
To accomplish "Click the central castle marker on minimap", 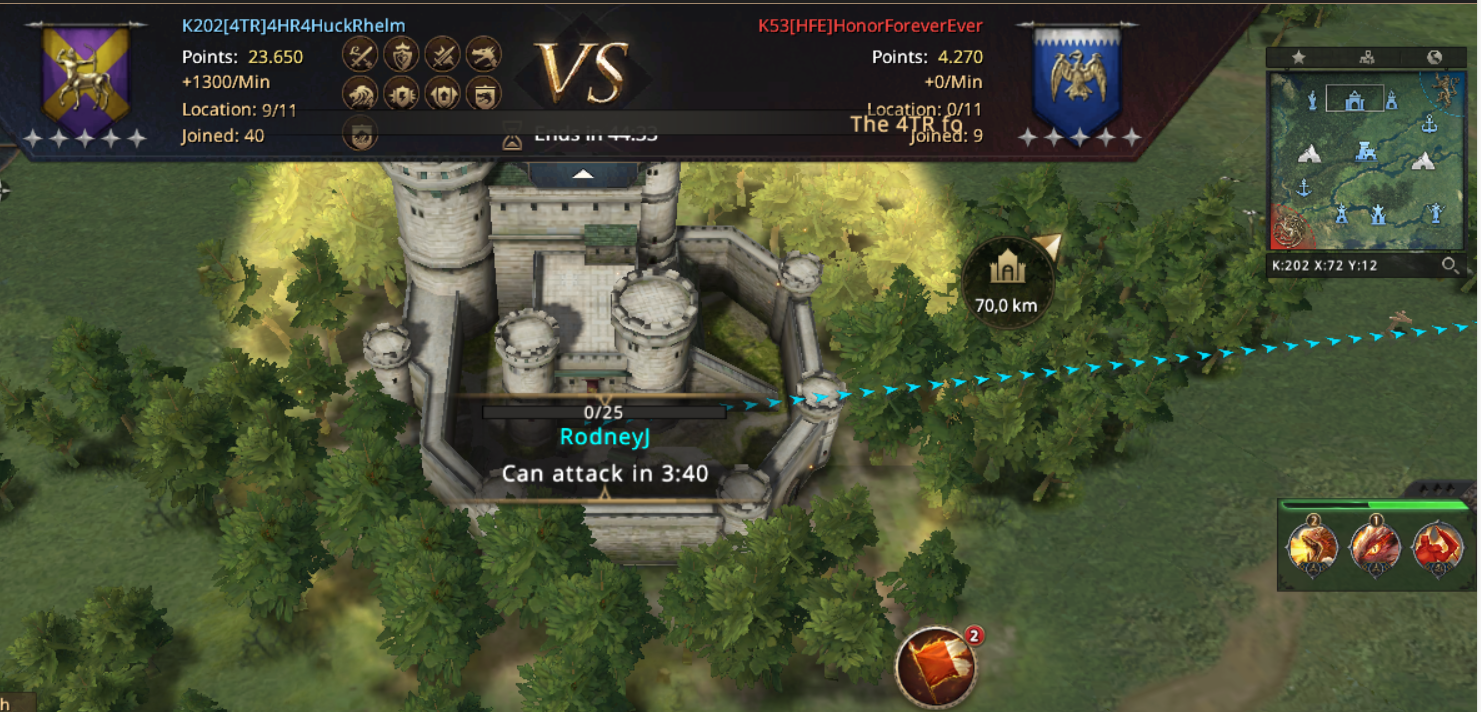I will pyautogui.click(x=1364, y=152).
